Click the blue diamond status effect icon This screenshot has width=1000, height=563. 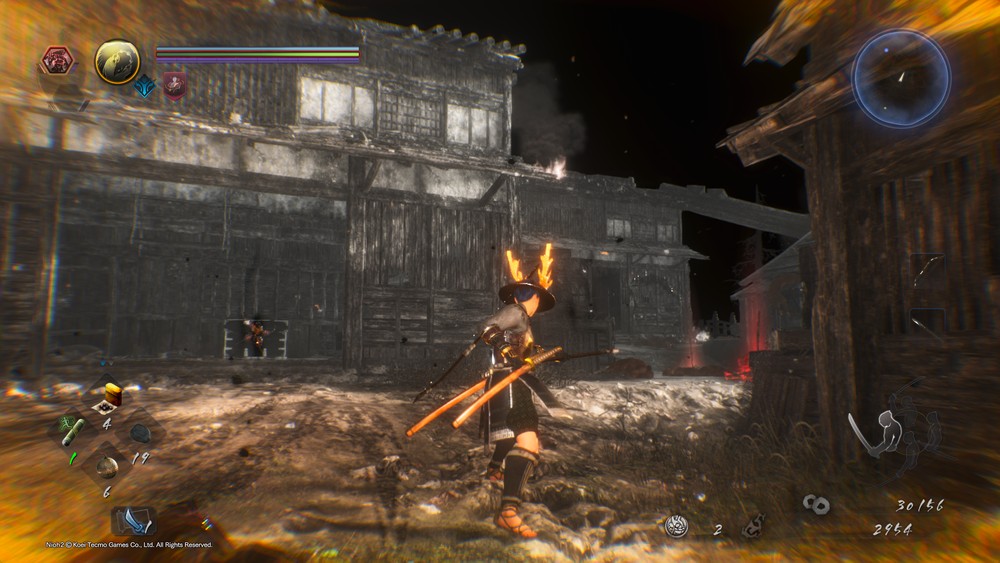point(145,85)
